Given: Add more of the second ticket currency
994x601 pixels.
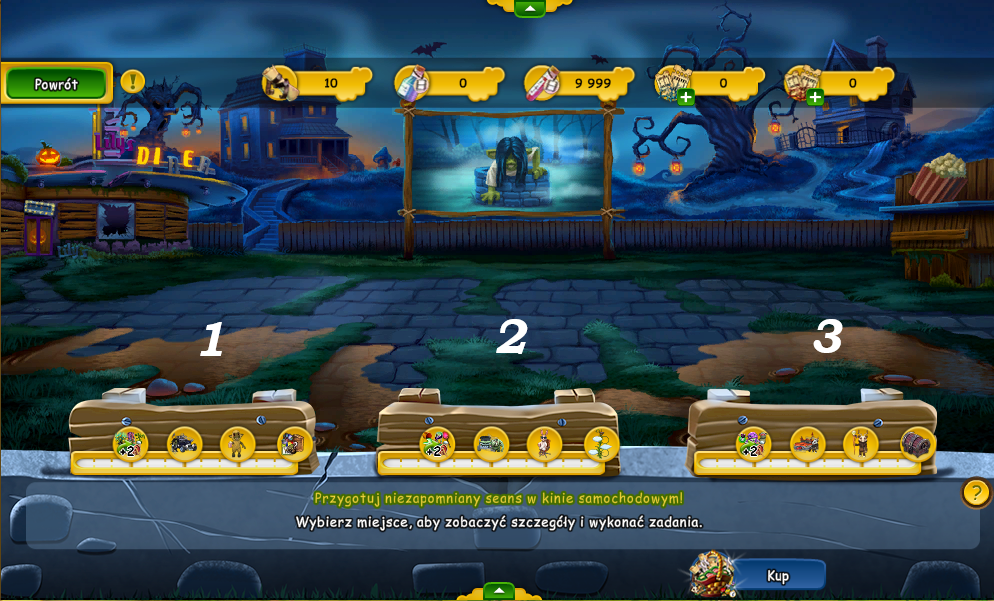Looking at the screenshot, I should (815, 97).
